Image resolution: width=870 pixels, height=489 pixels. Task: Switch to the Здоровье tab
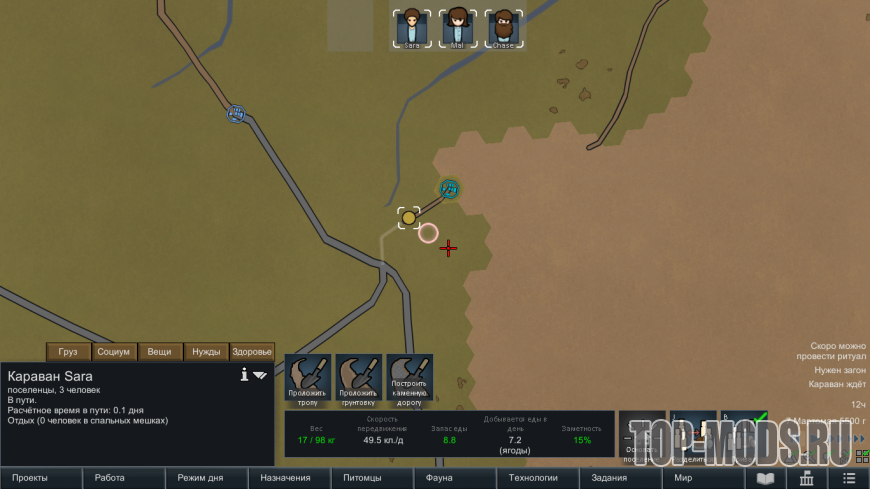[x=252, y=352]
